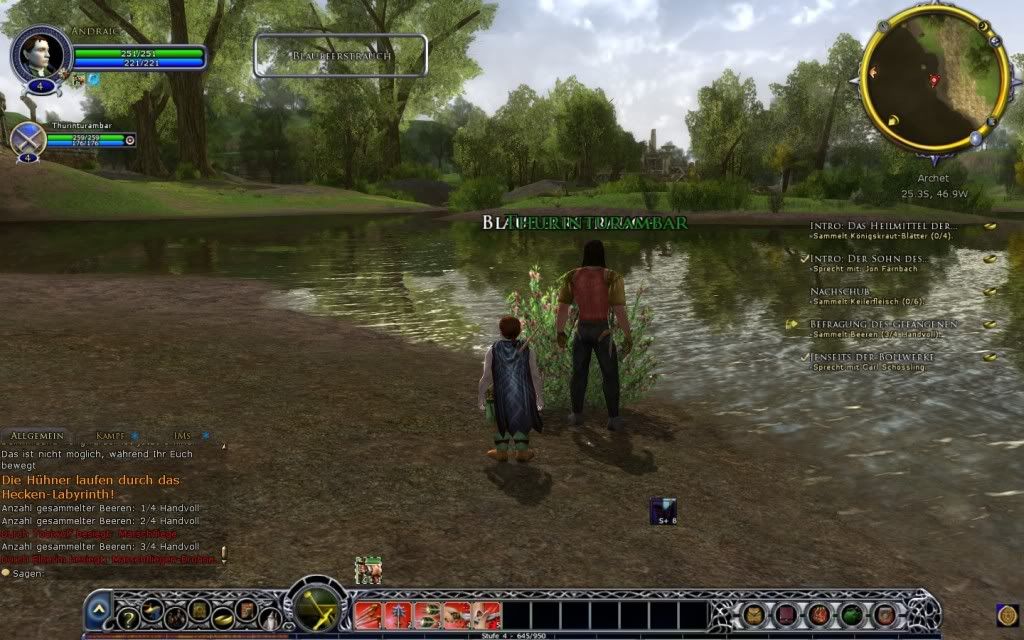Image resolution: width=1024 pixels, height=640 pixels.
Task: Use the first red skill on the quickbar
Action: coord(369,614)
